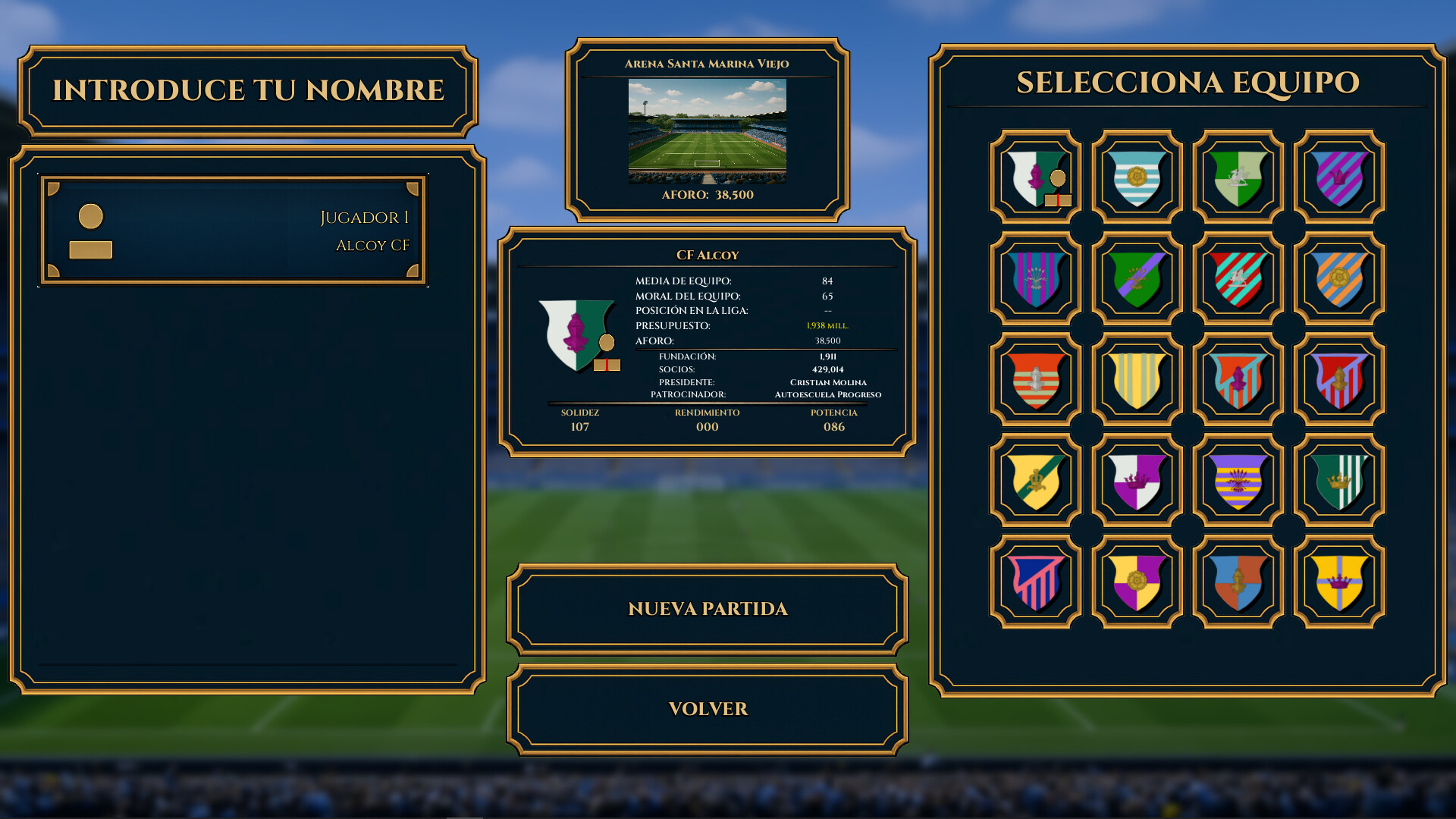Select the pink and navy striped crest
This screenshot has width=1456, height=819.
tap(1035, 579)
